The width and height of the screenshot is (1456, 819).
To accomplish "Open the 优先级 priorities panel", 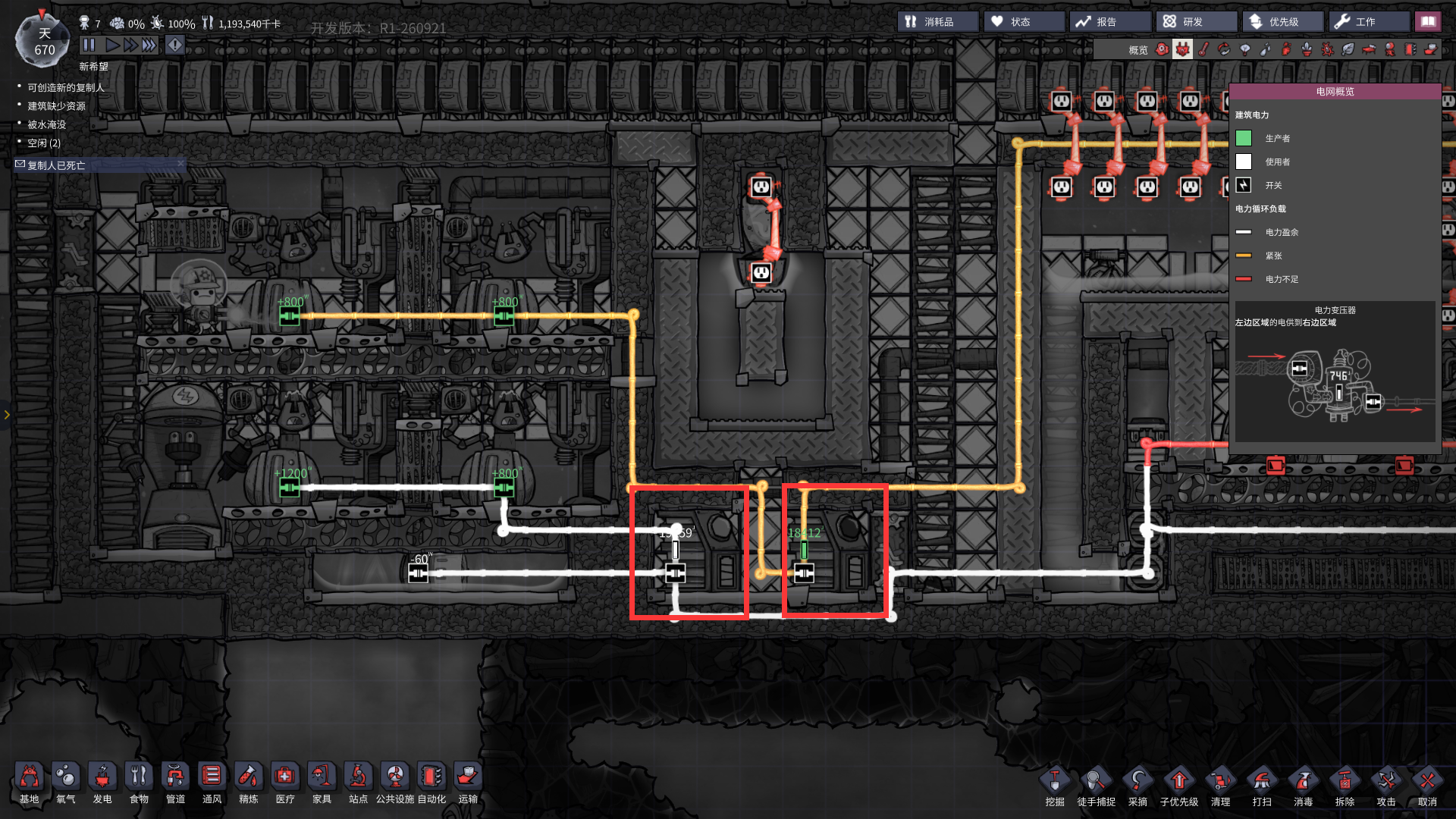I will tap(1283, 20).
